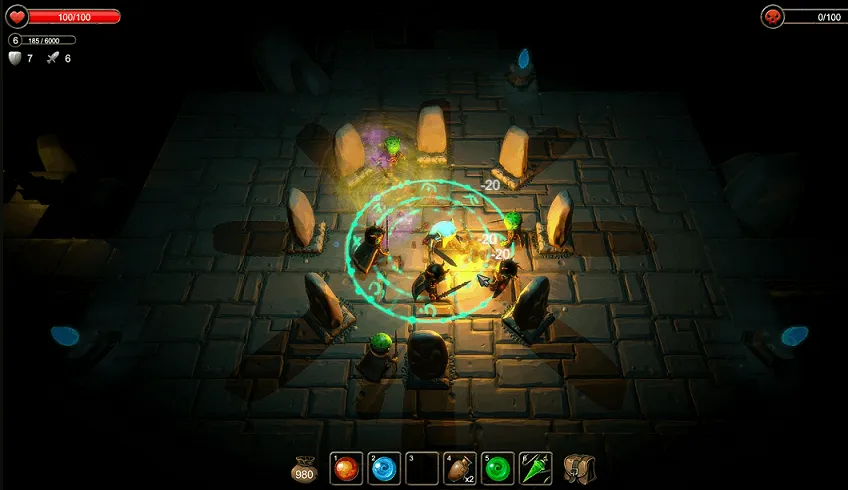Select the green crystal dagger slot
The image size is (848, 490).
point(535,468)
